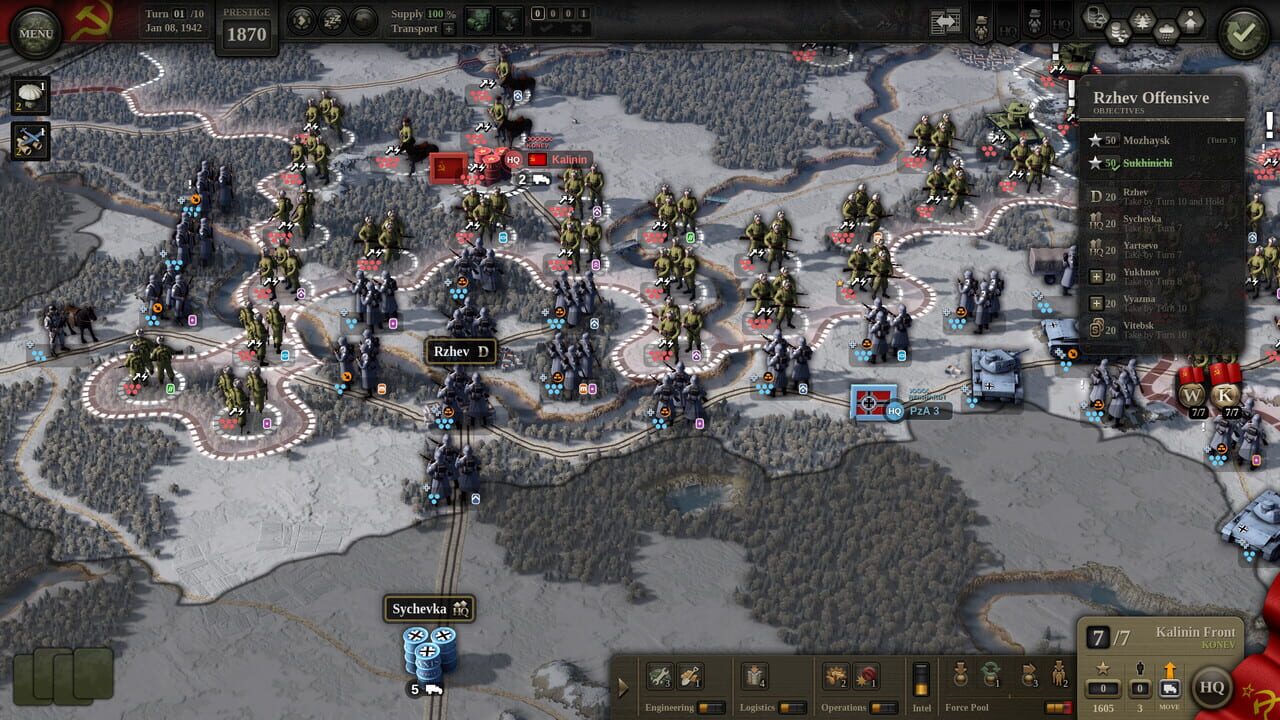
Task: Toggle the paratrooper ability on the left edge
Action: [x=31, y=96]
